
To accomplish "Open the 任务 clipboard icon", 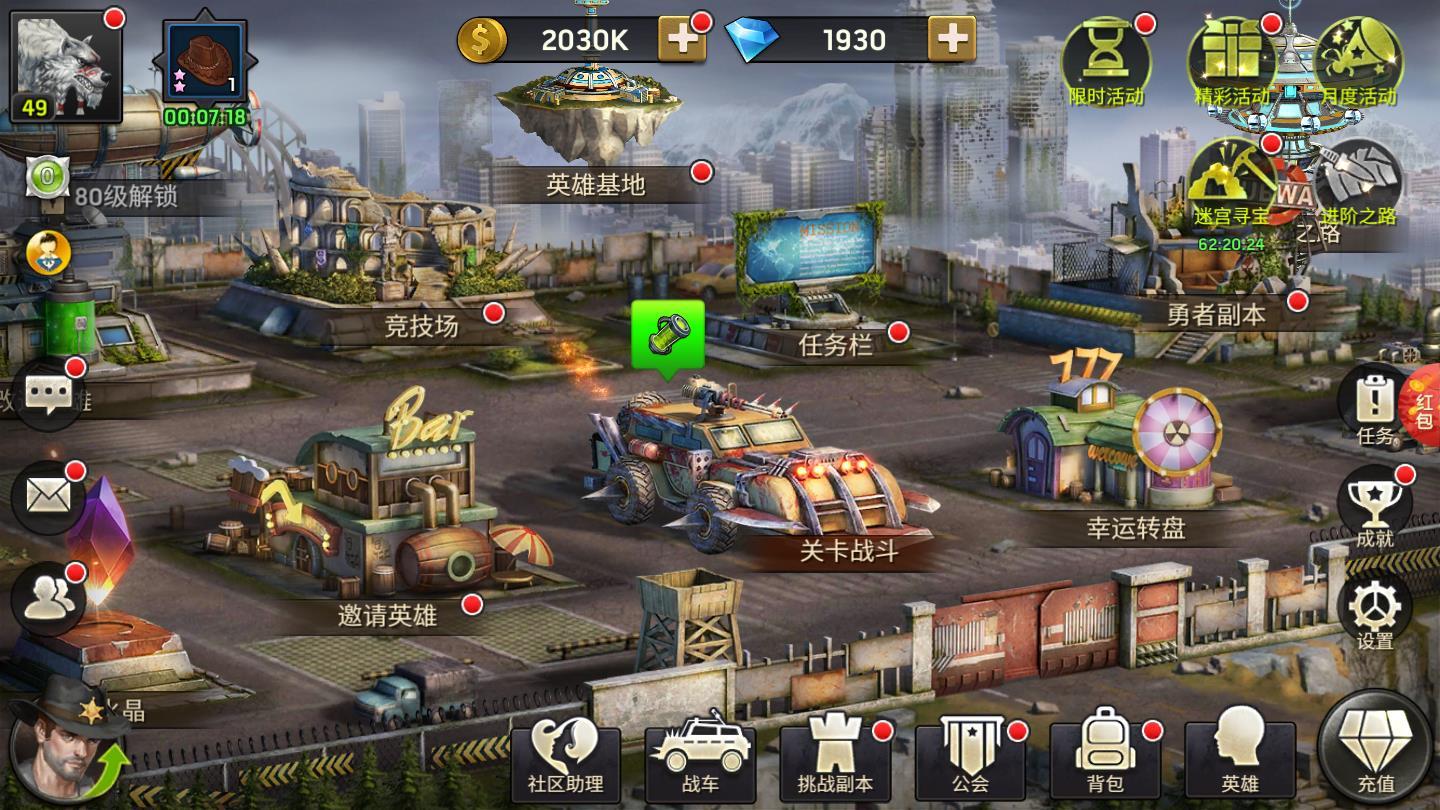I will point(1374,402).
